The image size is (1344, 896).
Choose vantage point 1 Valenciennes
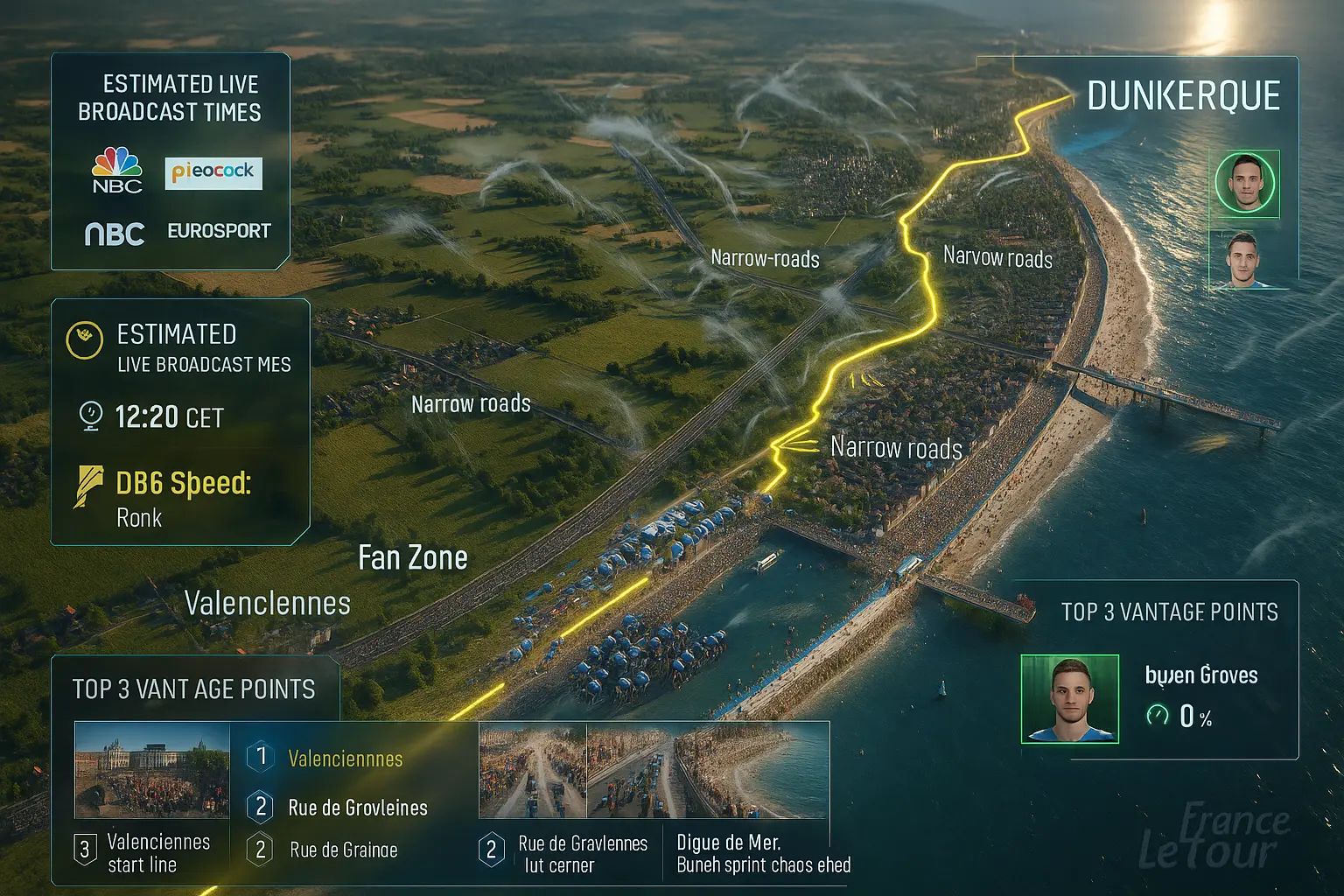point(345,759)
